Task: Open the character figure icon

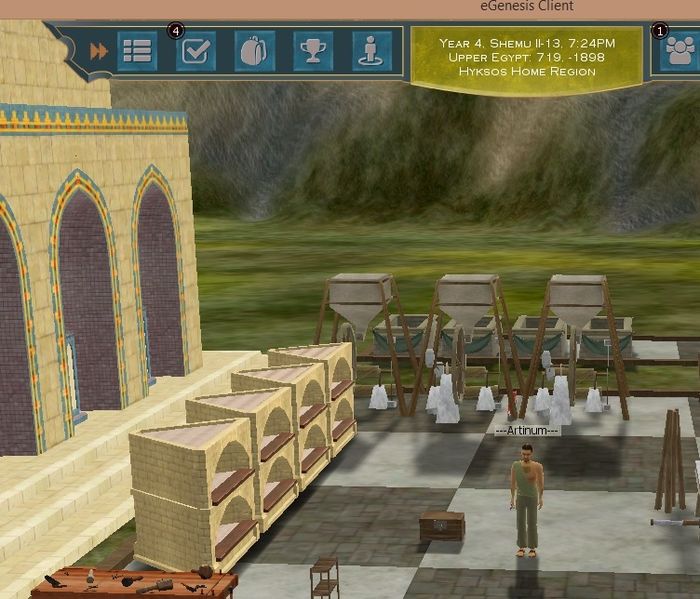Action: pyautogui.click(x=372, y=51)
